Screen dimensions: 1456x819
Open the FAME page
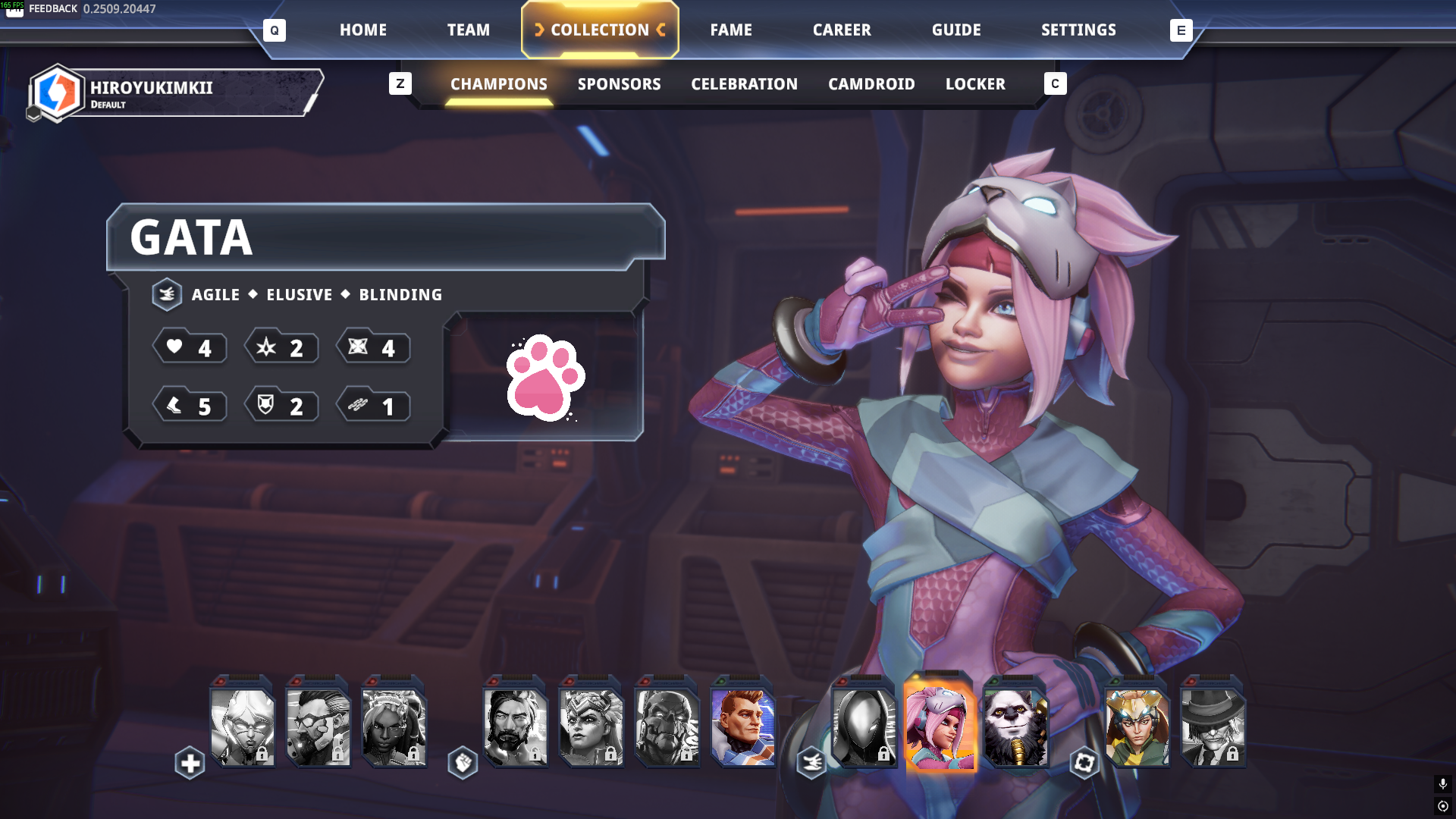pos(730,30)
